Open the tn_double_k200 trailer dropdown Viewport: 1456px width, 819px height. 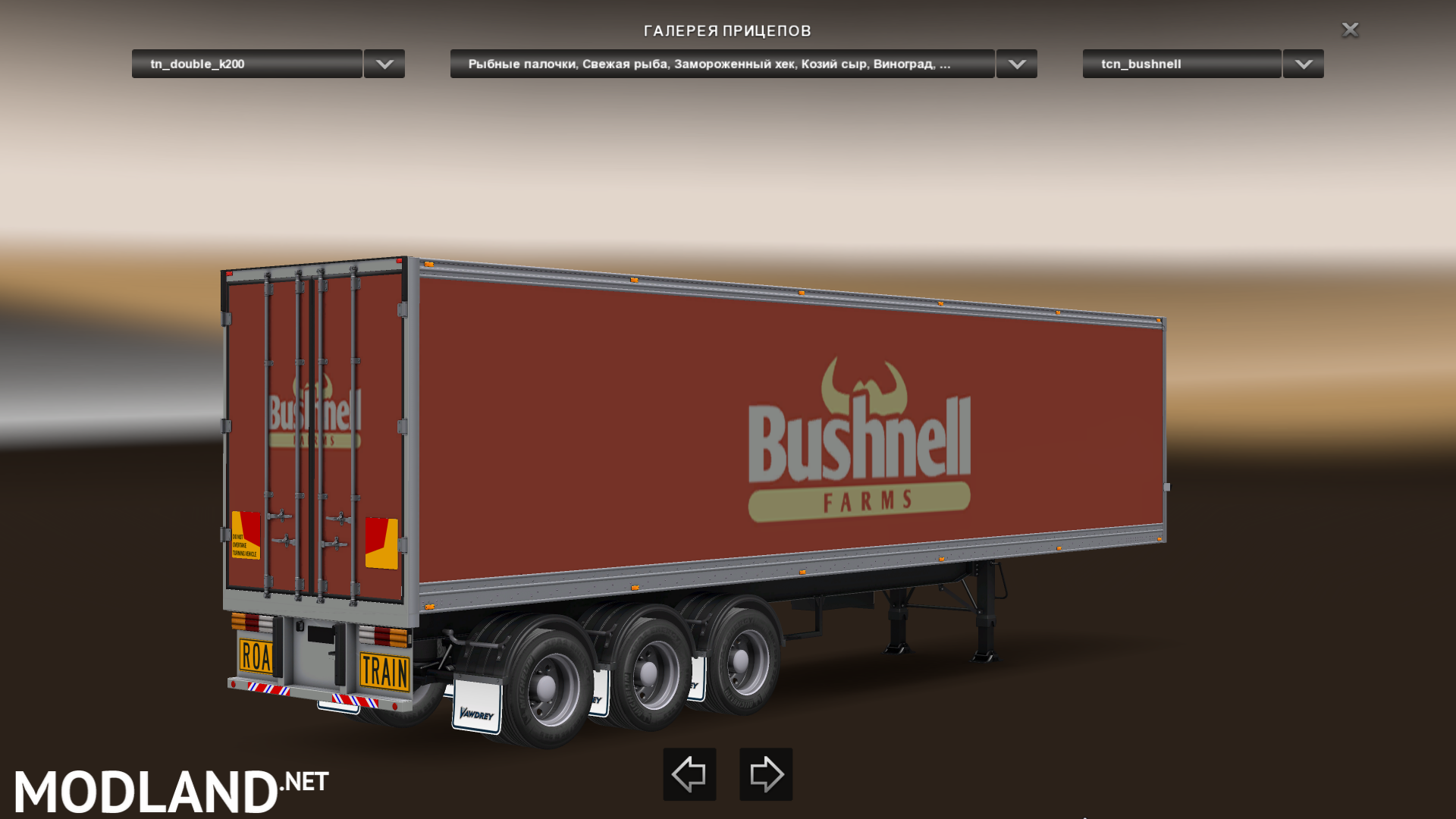point(246,64)
